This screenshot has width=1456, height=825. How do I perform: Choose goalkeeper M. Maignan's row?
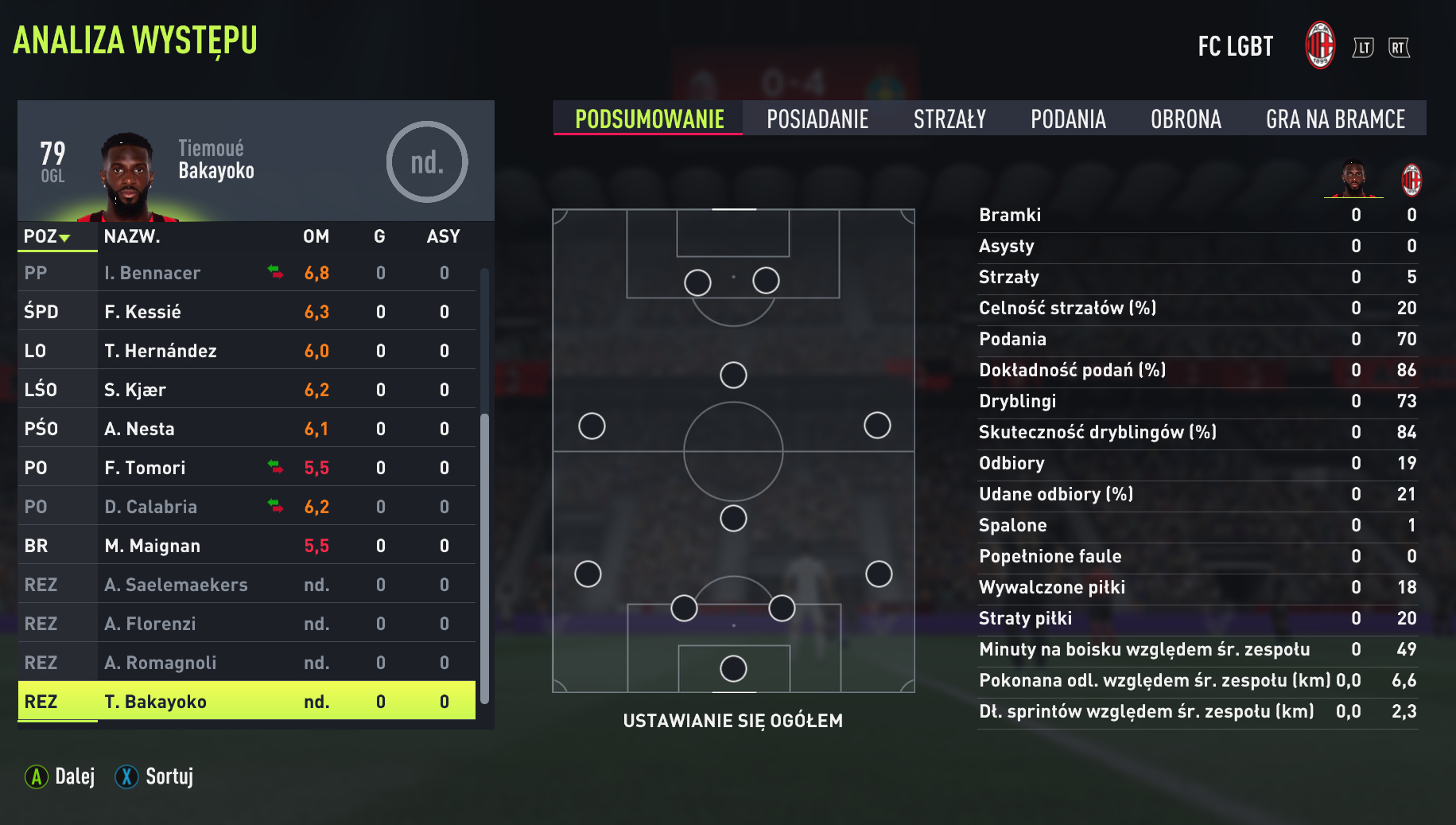247,546
